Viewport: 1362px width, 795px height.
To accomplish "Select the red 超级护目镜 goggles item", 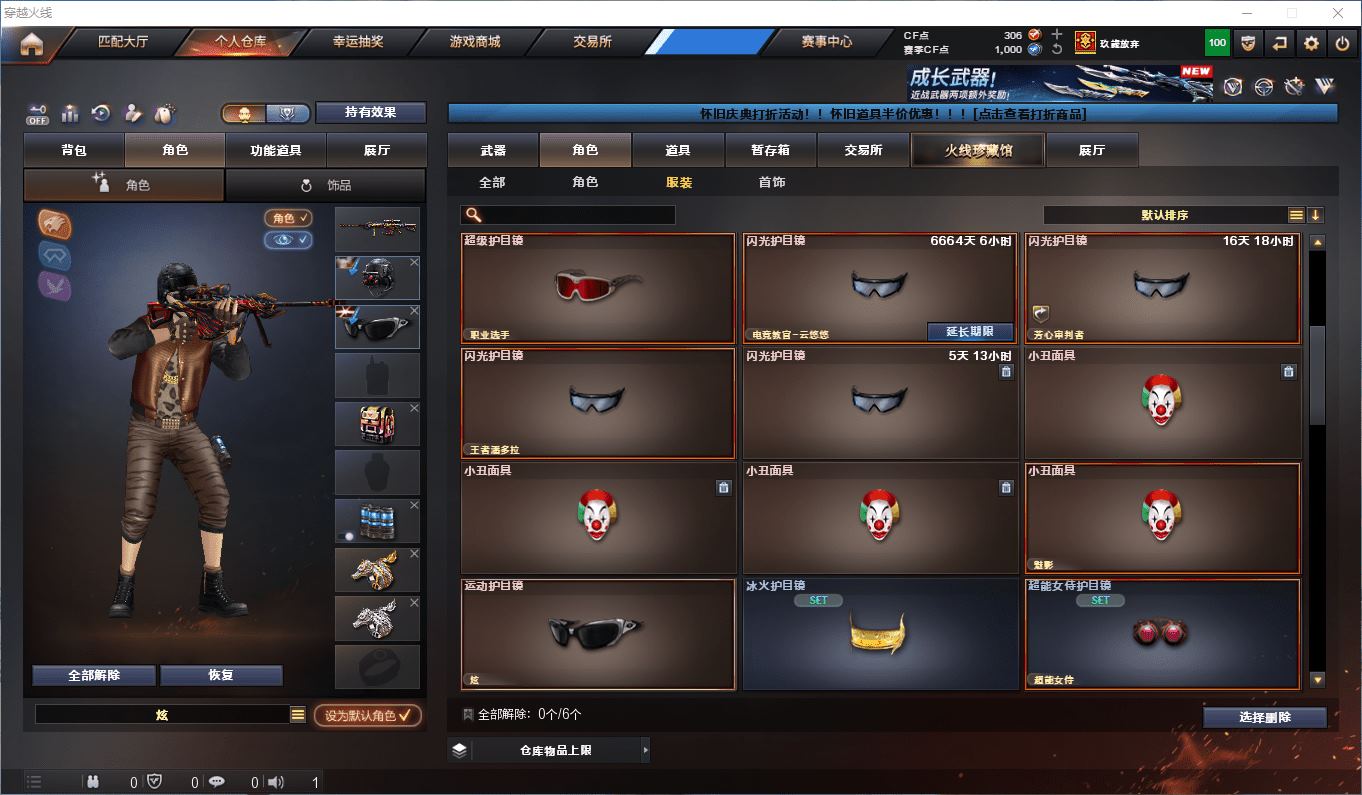I will pyautogui.click(x=598, y=288).
